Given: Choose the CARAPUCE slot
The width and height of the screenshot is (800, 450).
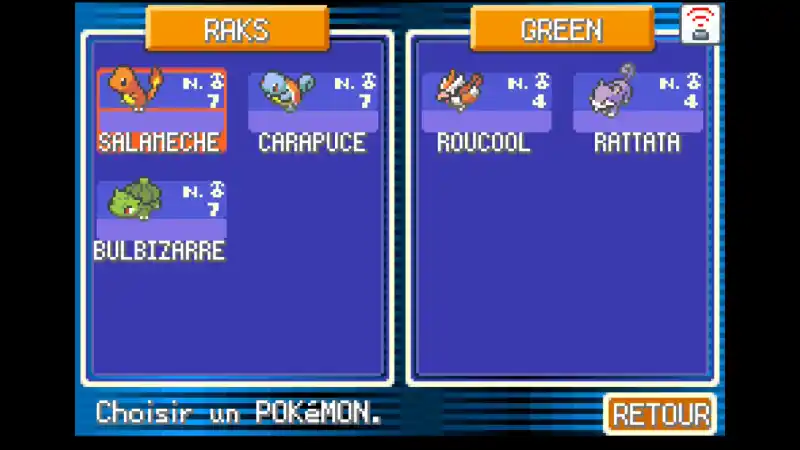Looking at the screenshot, I should pyautogui.click(x=312, y=110).
